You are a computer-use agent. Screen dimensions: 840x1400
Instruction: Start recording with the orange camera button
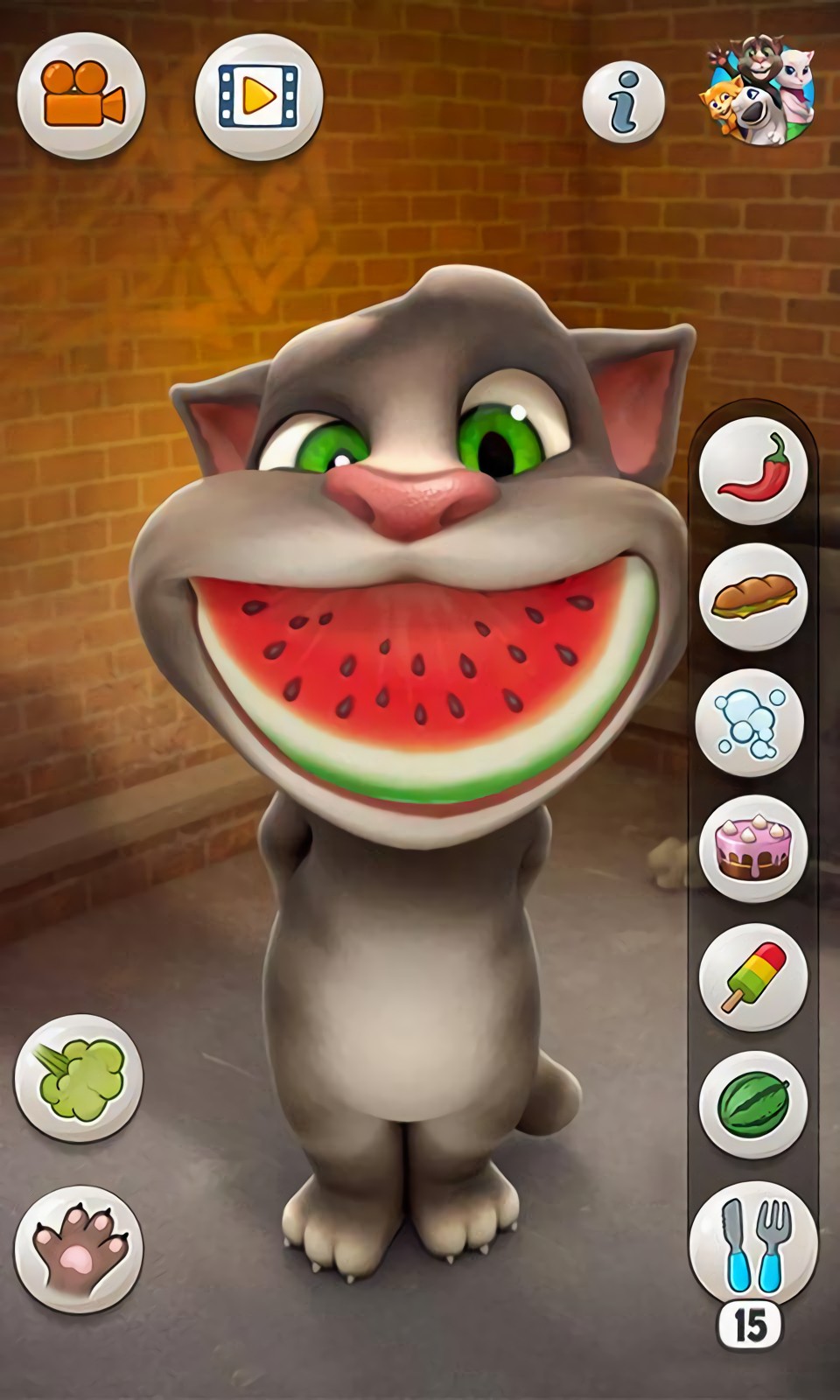81,94
